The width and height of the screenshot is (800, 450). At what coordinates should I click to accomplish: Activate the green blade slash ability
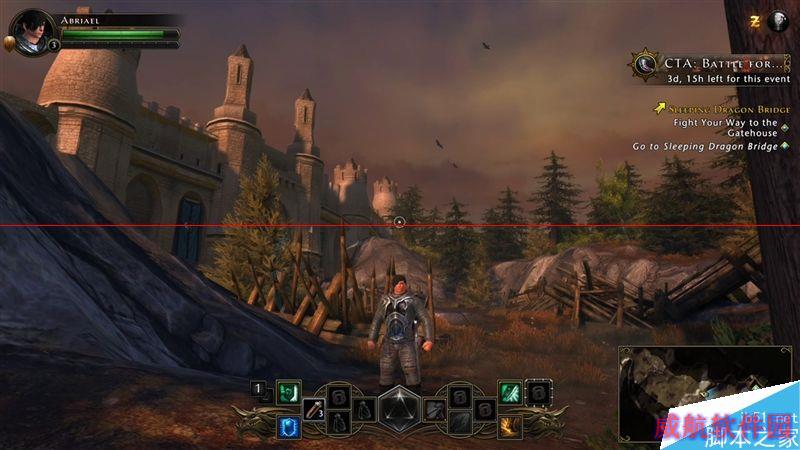click(509, 393)
